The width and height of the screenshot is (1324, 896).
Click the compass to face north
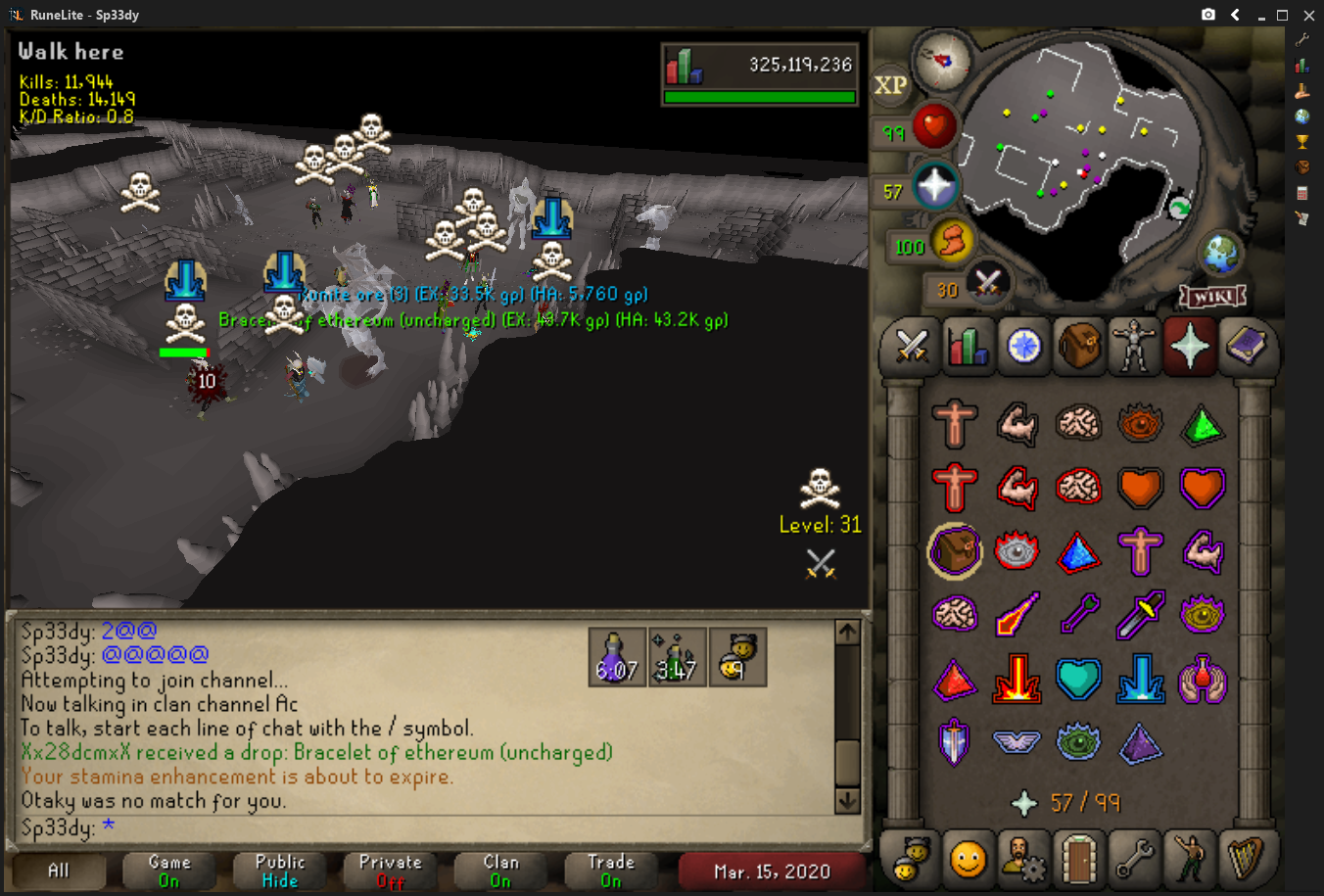pos(942,62)
